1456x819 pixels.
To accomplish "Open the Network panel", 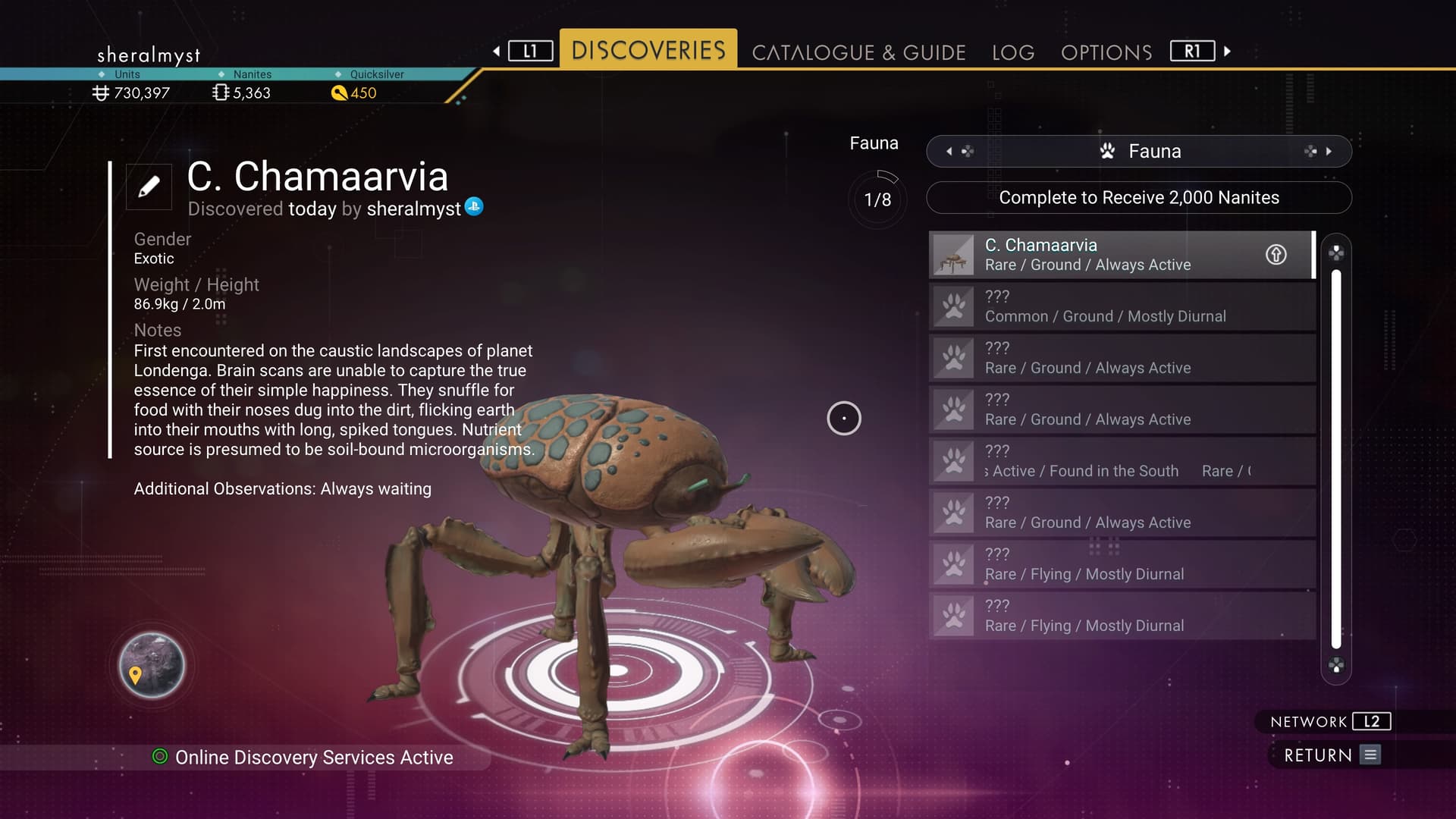I will [x=1330, y=722].
